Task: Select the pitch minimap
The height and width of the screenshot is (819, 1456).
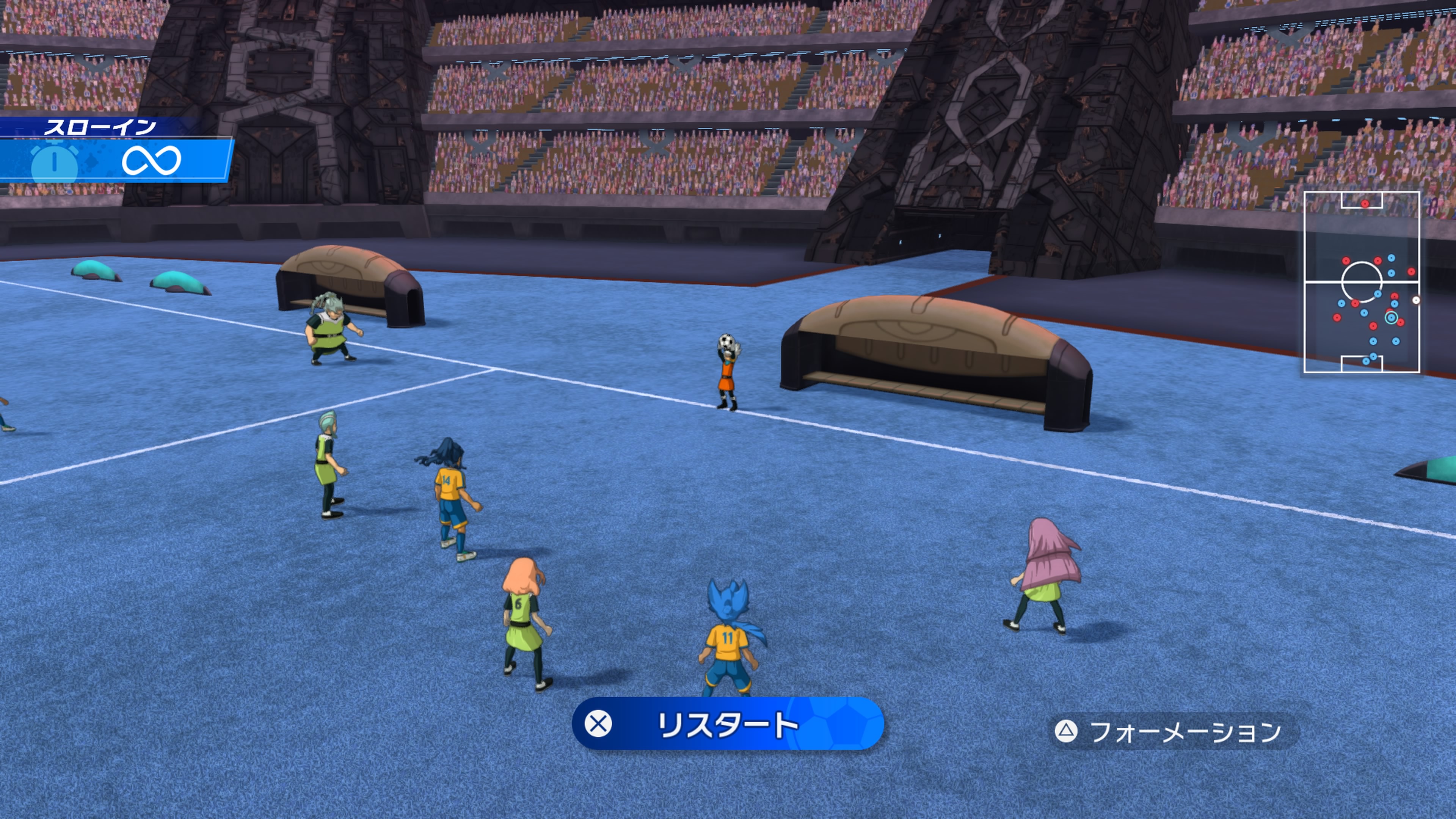Action: (1361, 282)
